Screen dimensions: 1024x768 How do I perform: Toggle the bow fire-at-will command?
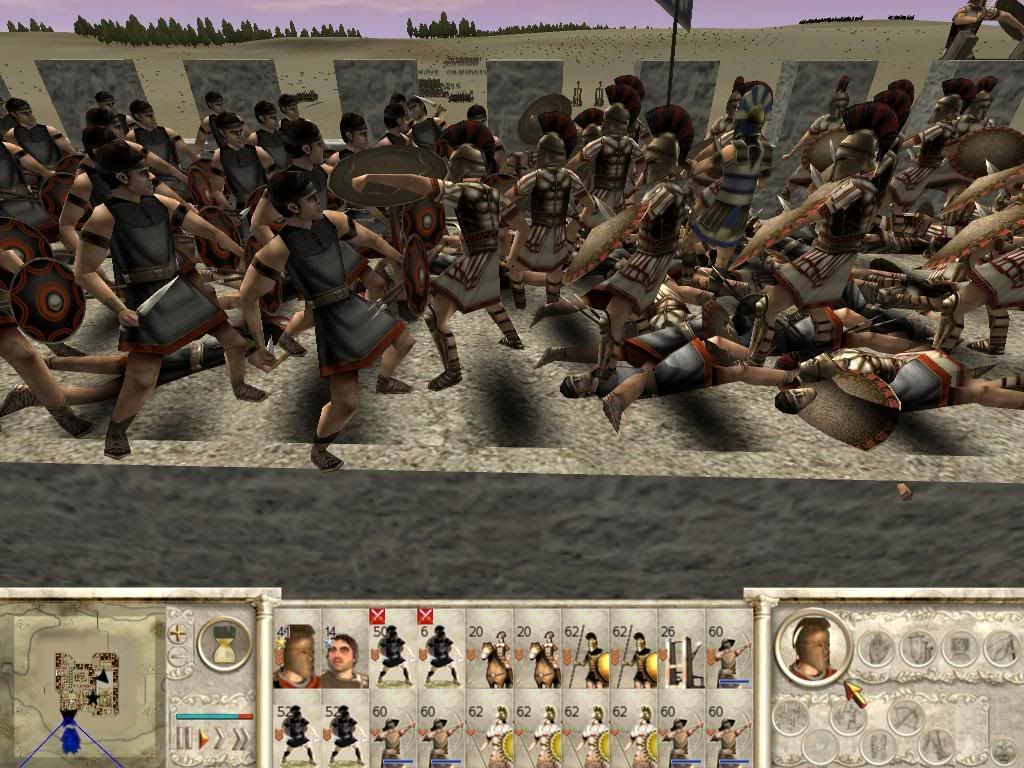[907, 717]
